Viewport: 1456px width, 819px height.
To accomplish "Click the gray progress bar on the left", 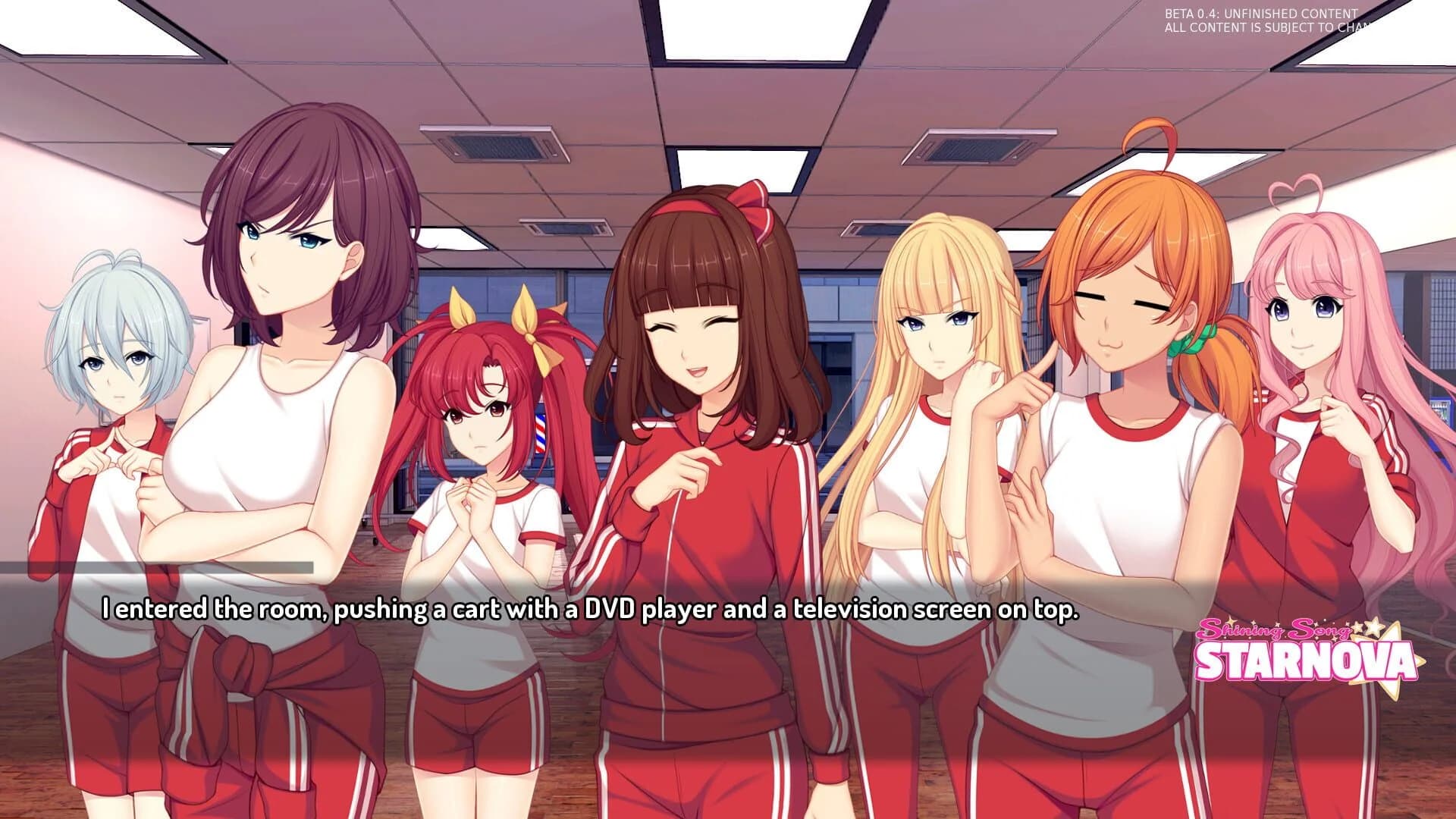I will [159, 565].
